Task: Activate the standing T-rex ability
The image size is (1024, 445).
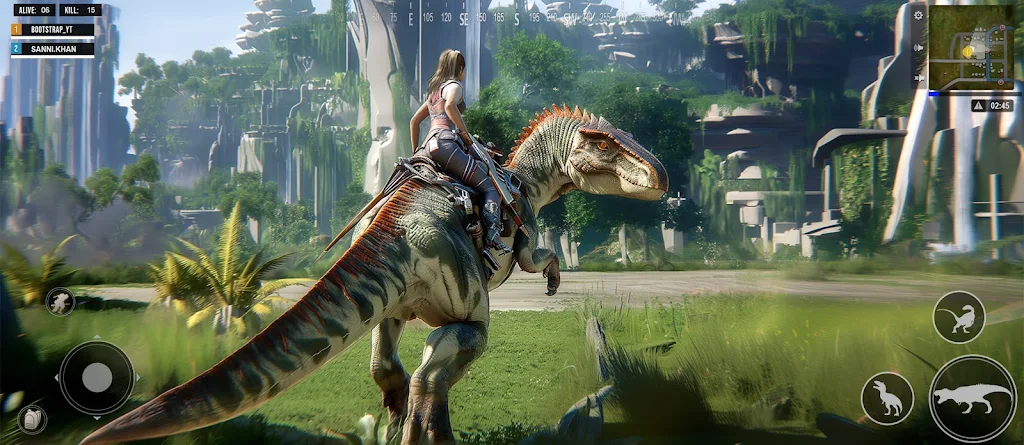Action: tap(887, 398)
